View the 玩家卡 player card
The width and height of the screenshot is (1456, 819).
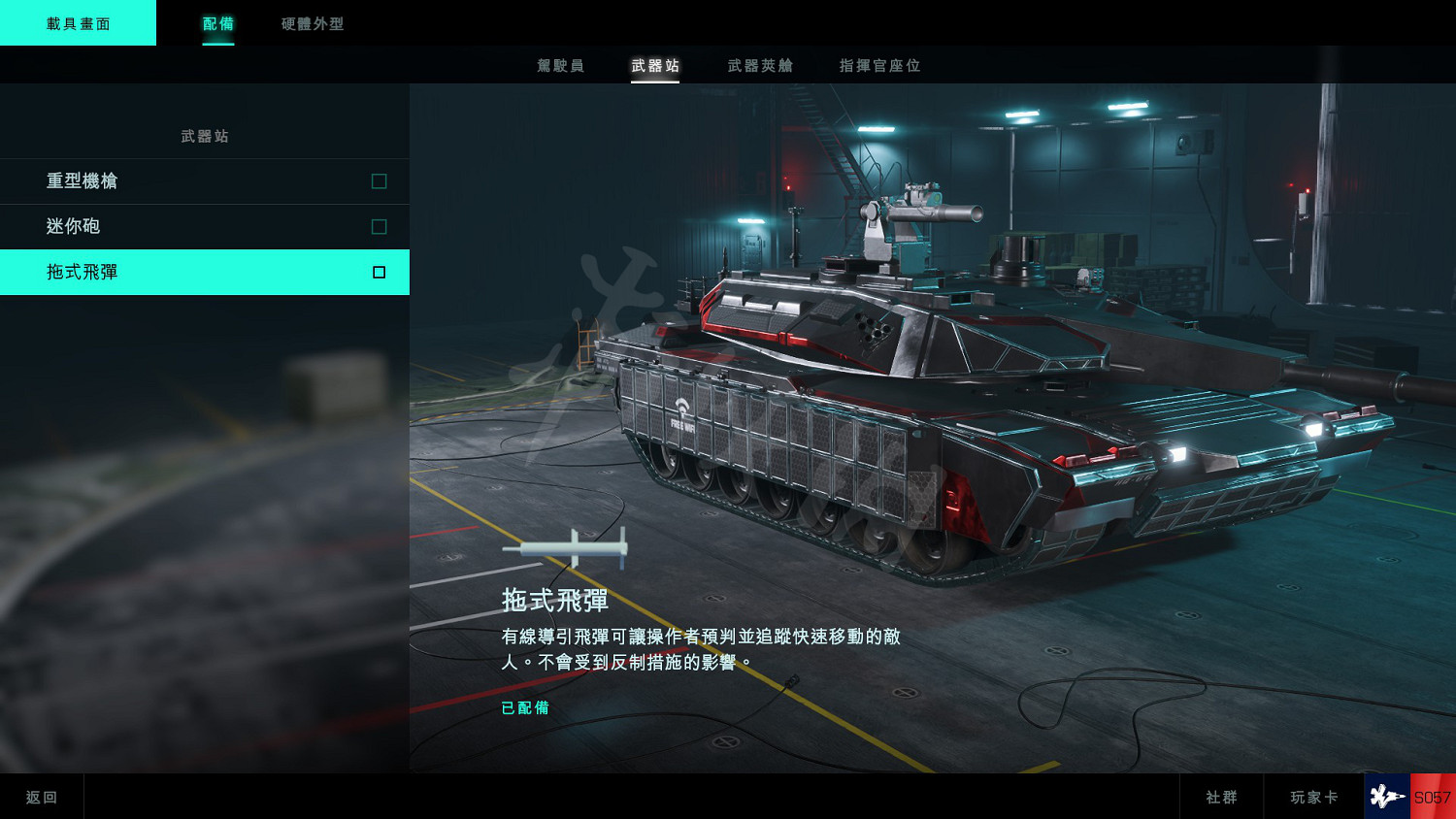tap(1313, 797)
